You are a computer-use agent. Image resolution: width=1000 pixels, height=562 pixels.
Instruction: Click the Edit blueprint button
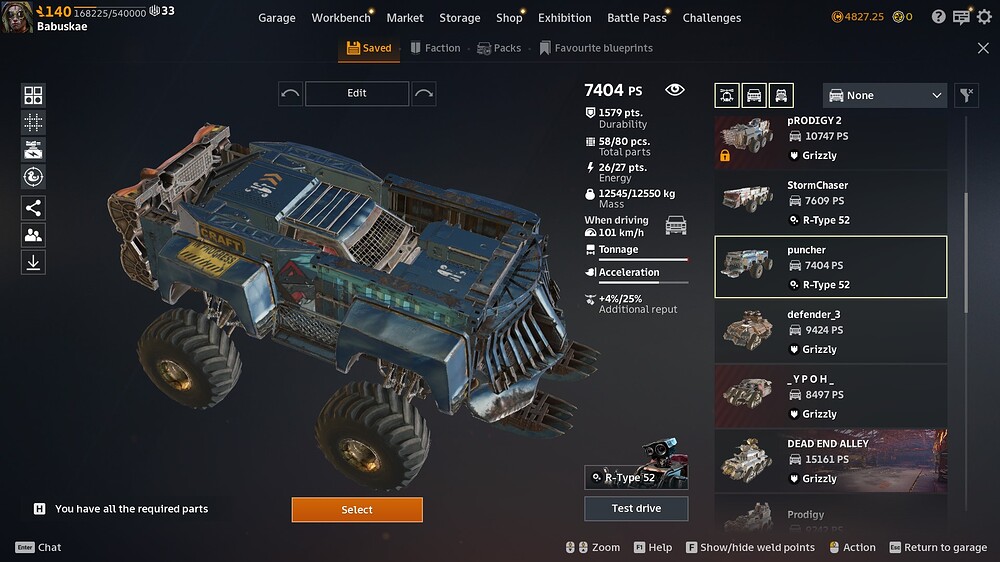click(x=357, y=93)
